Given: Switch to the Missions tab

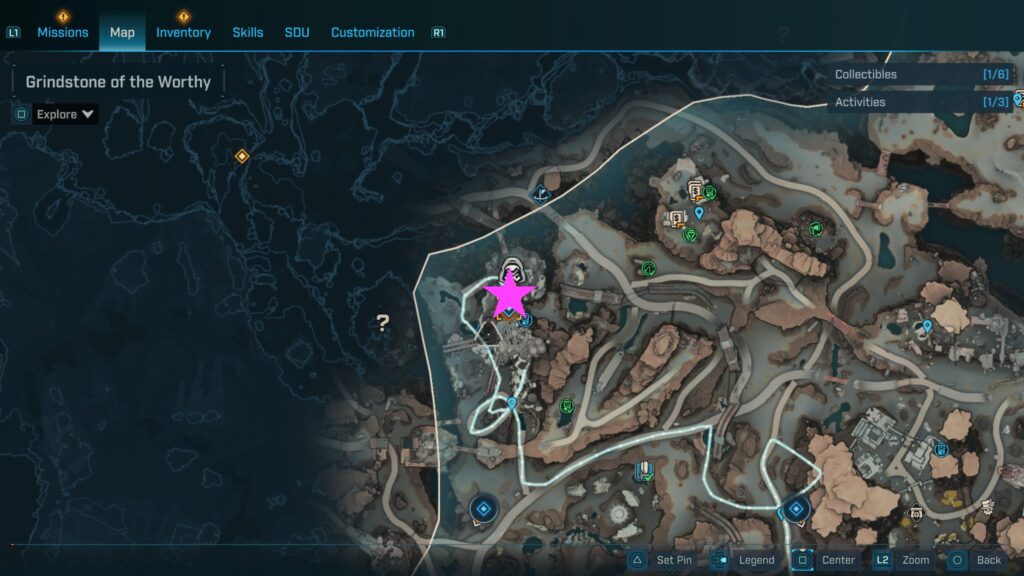Looking at the screenshot, I should pyautogui.click(x=63, y=32).
